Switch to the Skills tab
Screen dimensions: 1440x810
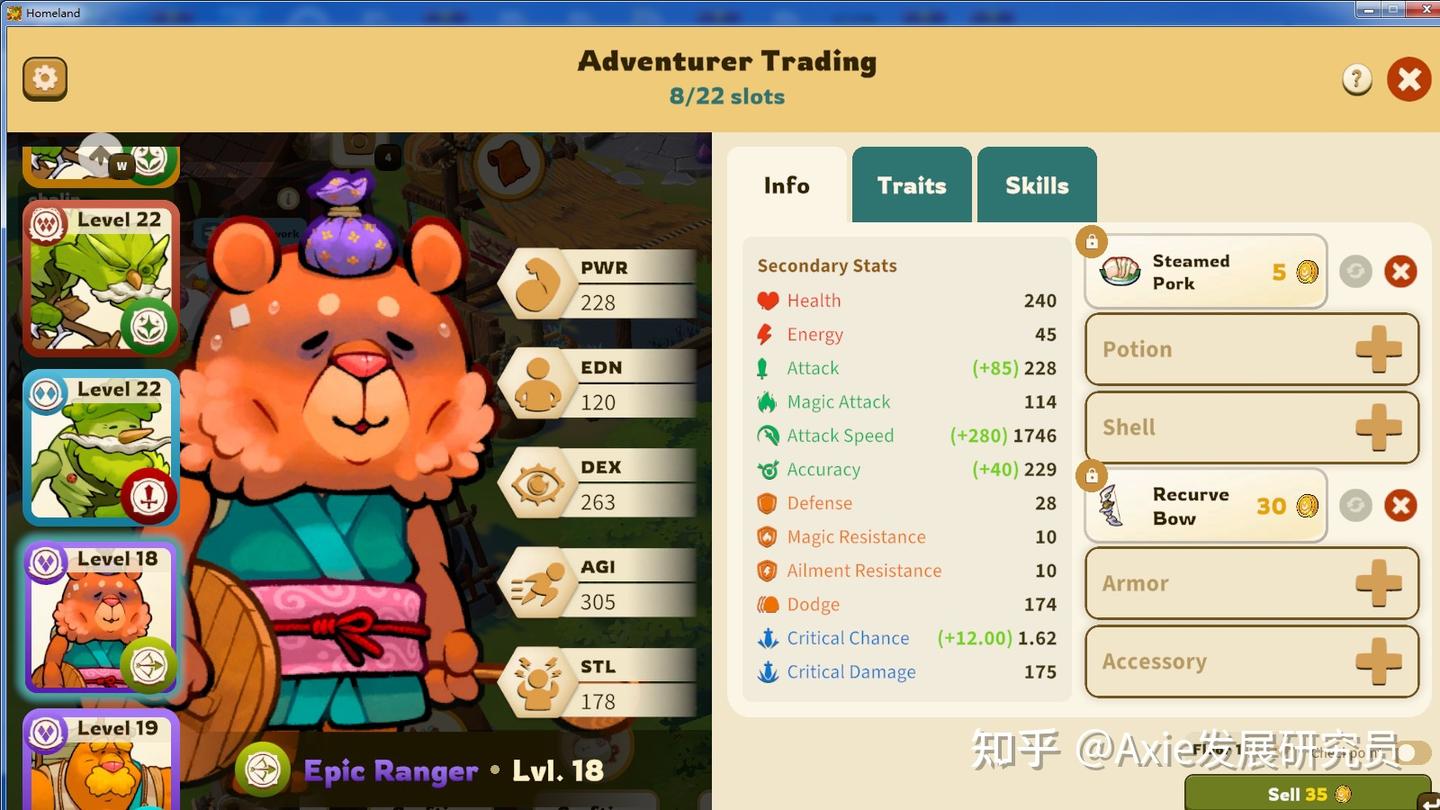pos(1036,184)
